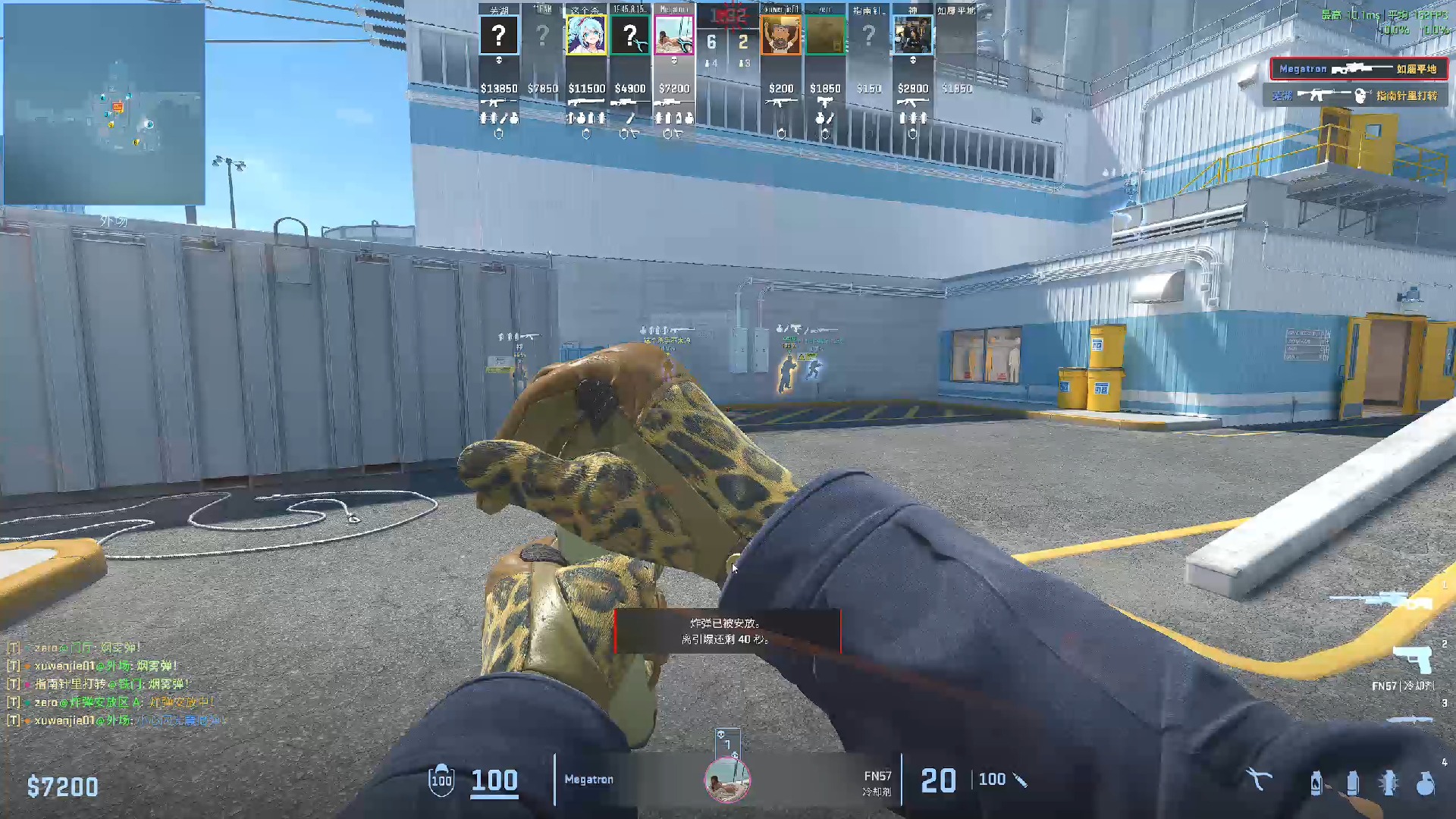This screenshot has height=819, width=1456.
Task: Select the knife icon in slot 3
Action: (1410, 720)
